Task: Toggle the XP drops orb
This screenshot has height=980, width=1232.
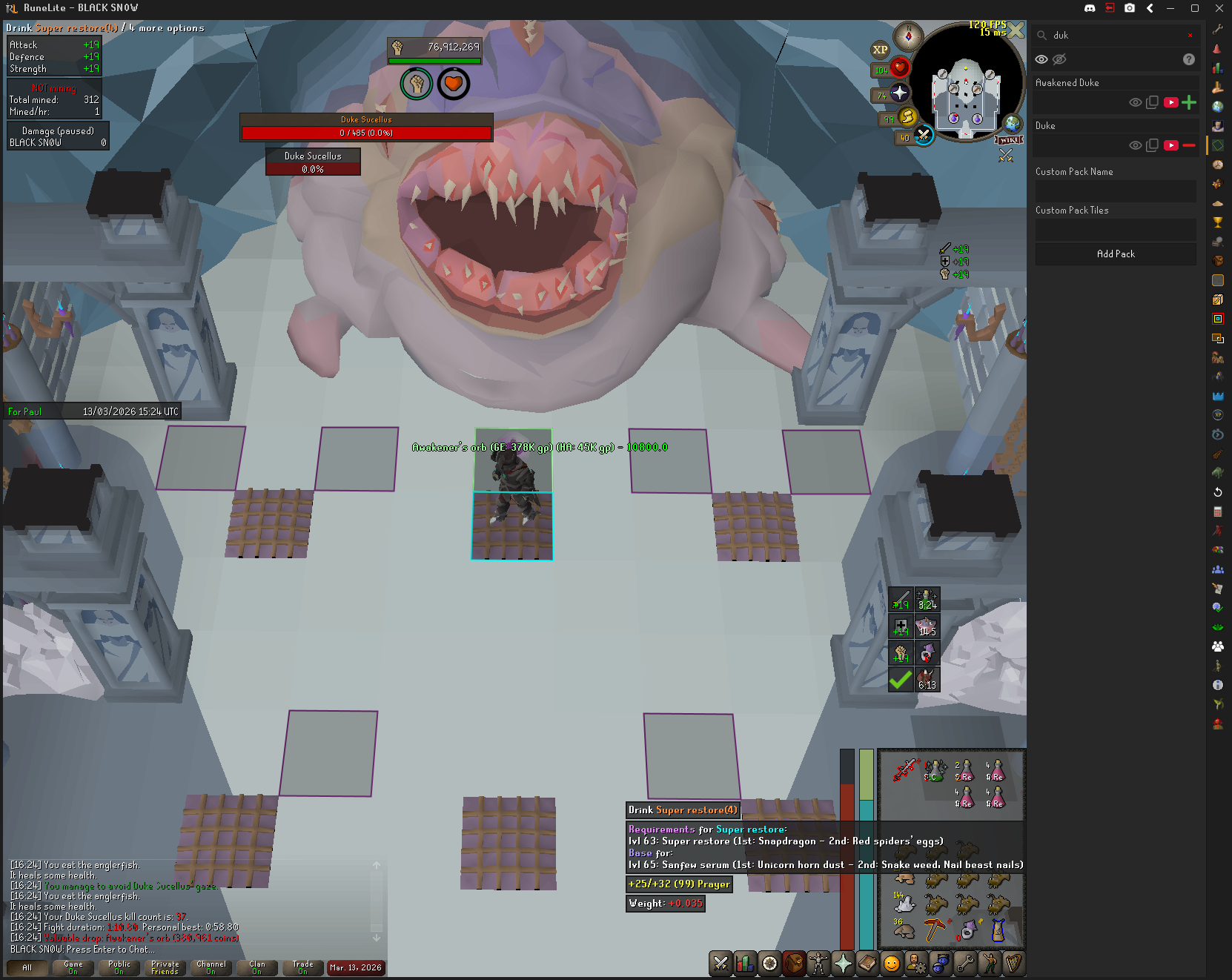Action: [880, 50]
